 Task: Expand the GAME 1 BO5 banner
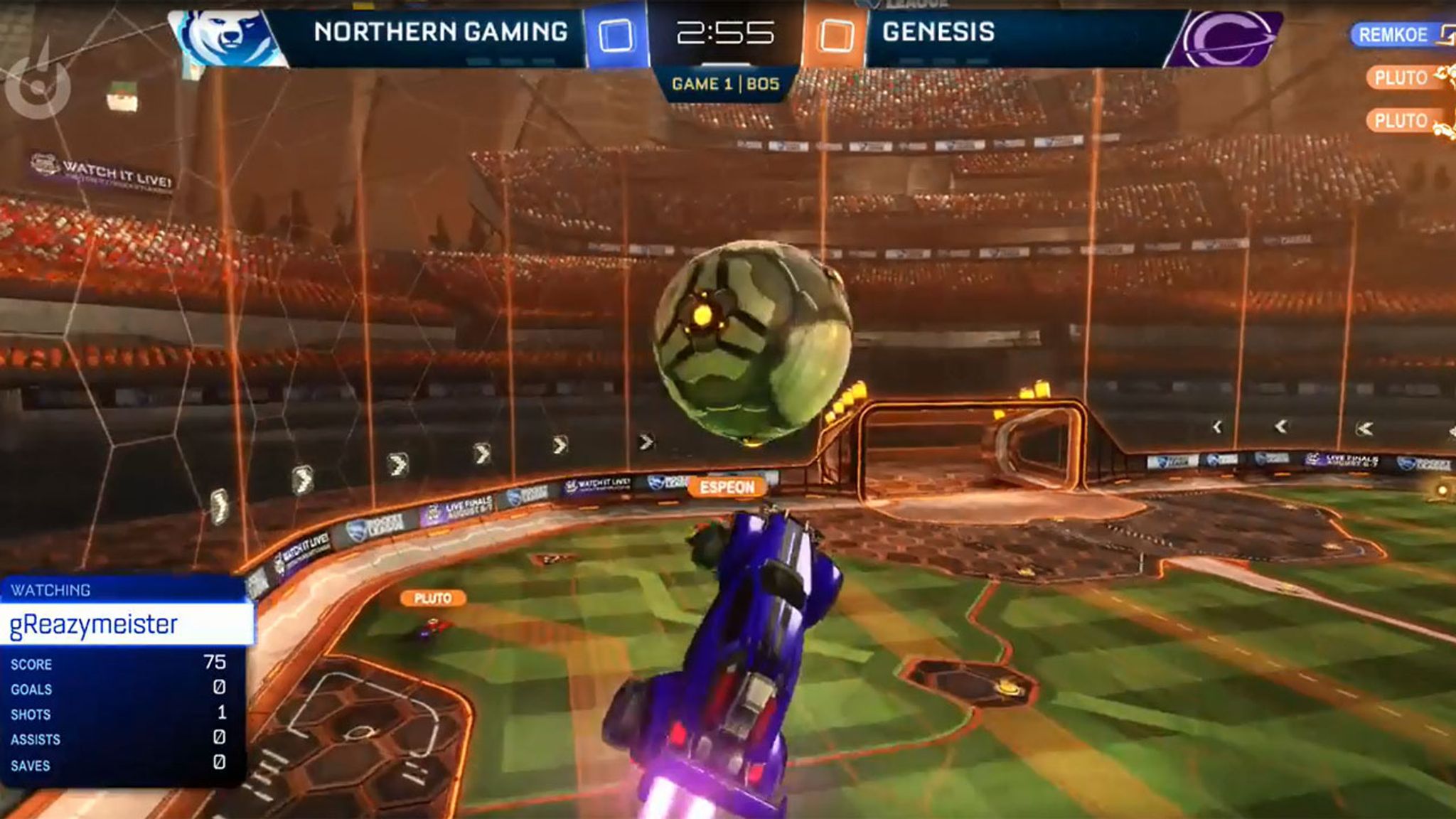[726, 83]
